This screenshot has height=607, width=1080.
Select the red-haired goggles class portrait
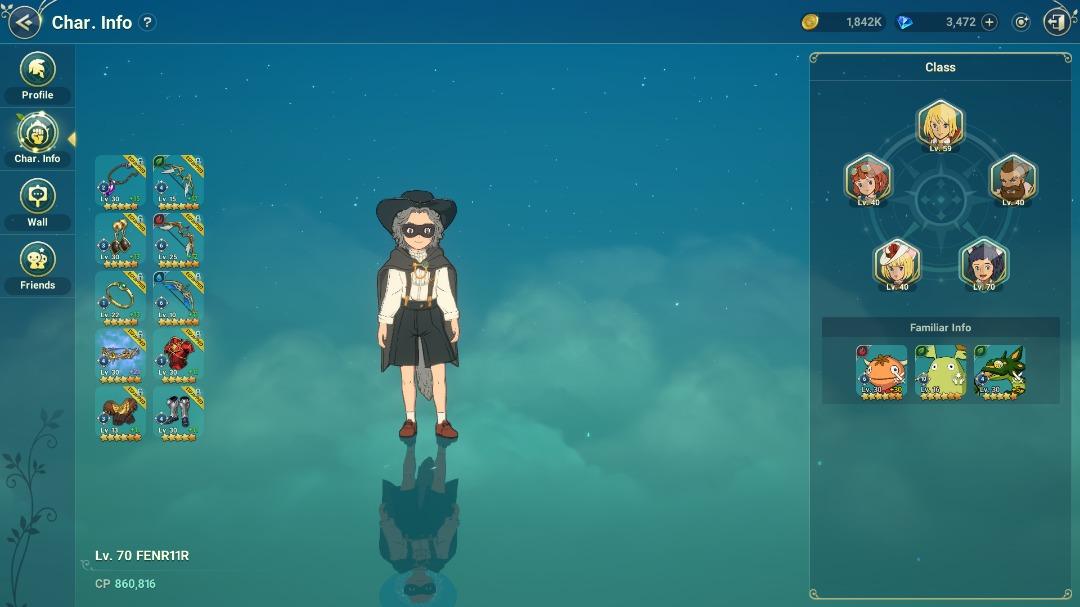click(867, 180)
